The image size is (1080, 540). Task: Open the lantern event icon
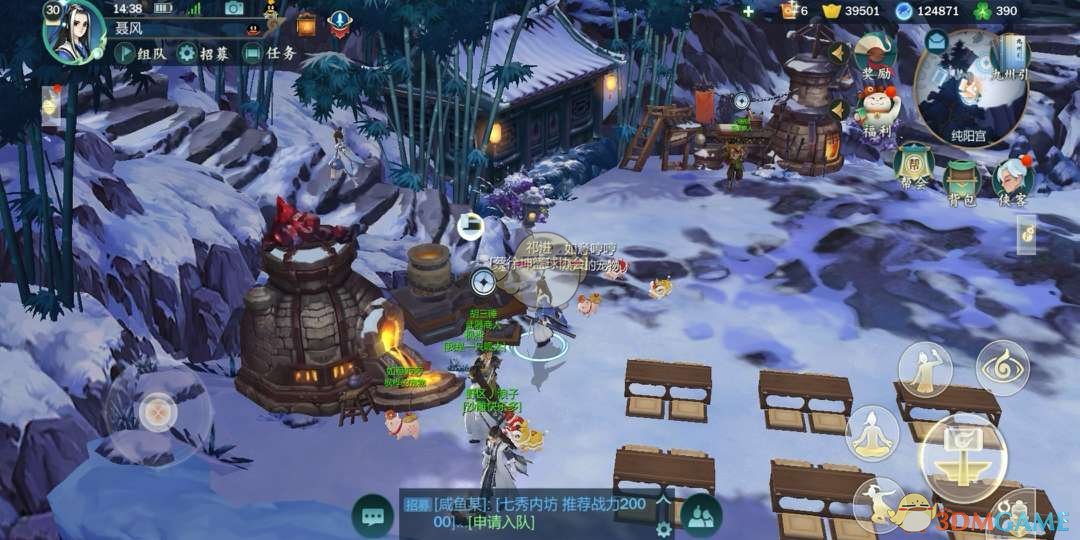(306, 22)
